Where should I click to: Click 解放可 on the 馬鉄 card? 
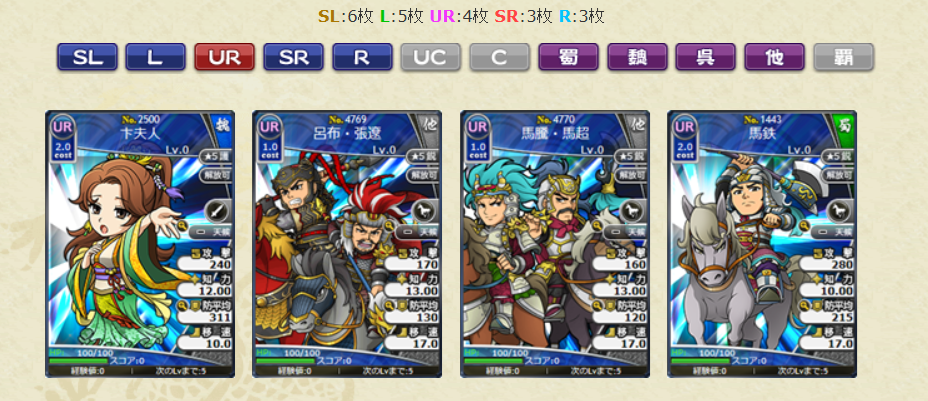tap(838, 174)
